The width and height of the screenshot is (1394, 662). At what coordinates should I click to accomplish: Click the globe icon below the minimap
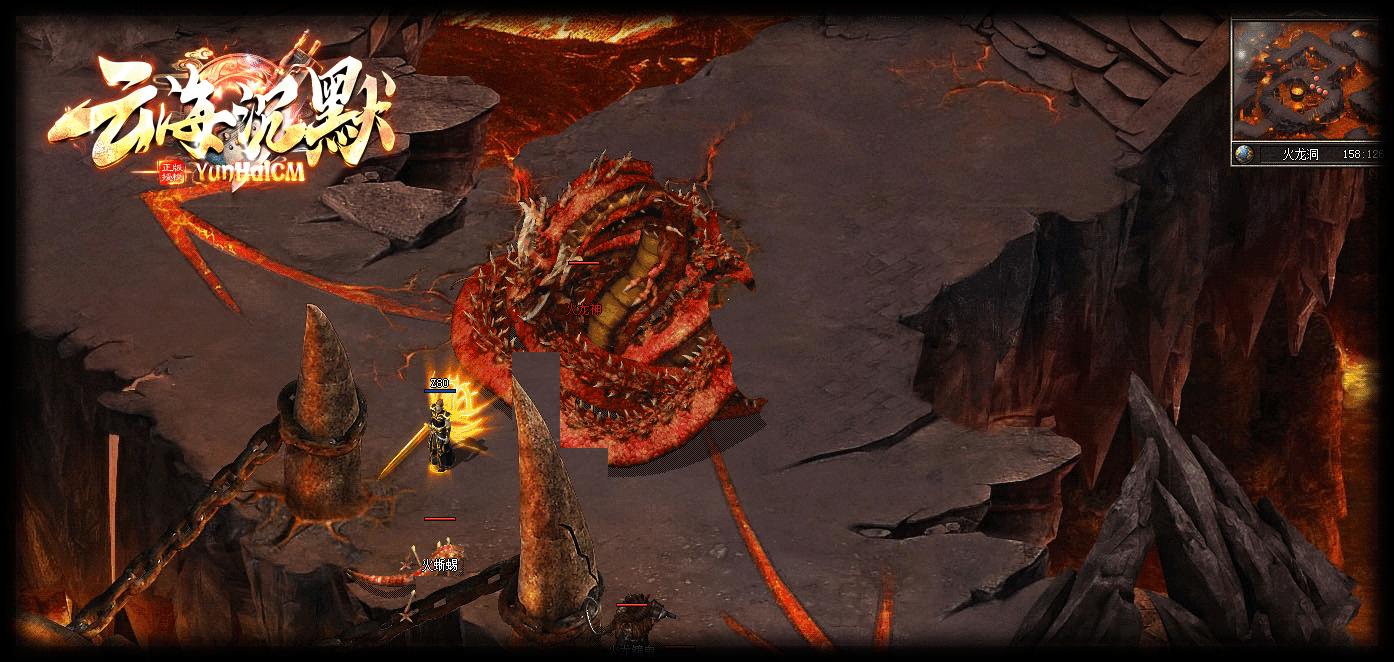1244,154
